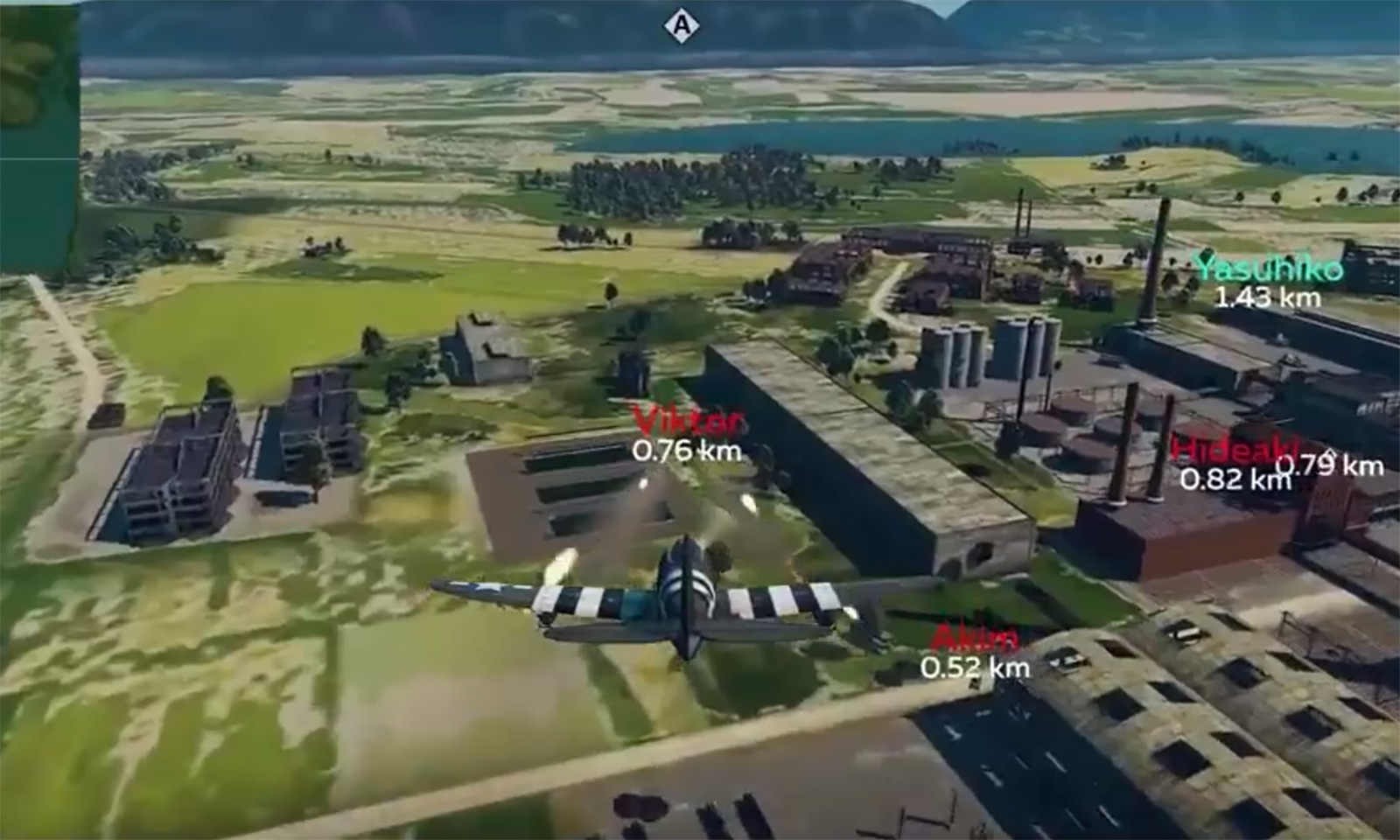The image size is (1400, 840).
Task: Select the red Hideaki name text
Action: (x=1232, y=450)
